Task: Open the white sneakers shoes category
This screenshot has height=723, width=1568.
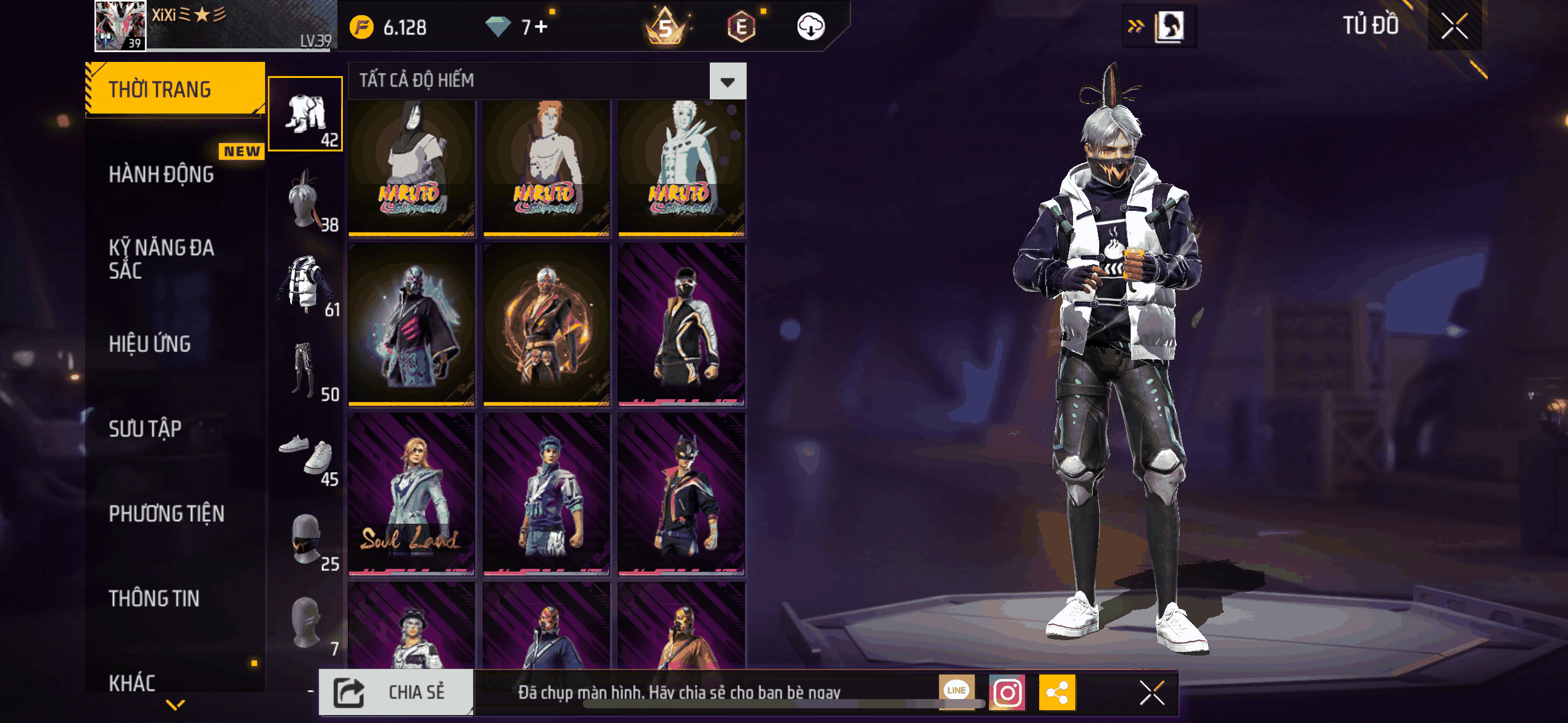Action: point(306,454)
